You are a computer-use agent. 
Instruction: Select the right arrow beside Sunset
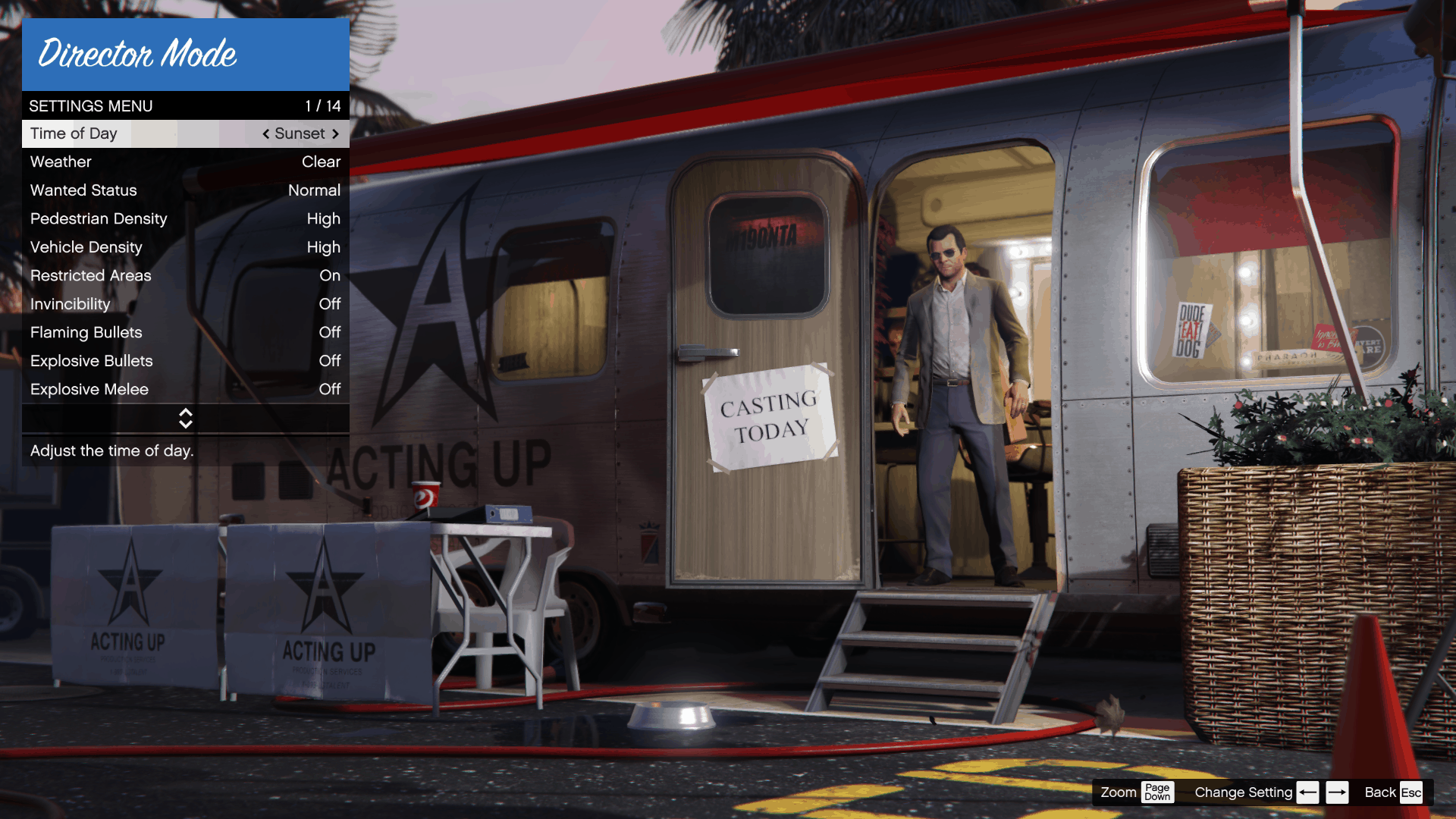336,133
